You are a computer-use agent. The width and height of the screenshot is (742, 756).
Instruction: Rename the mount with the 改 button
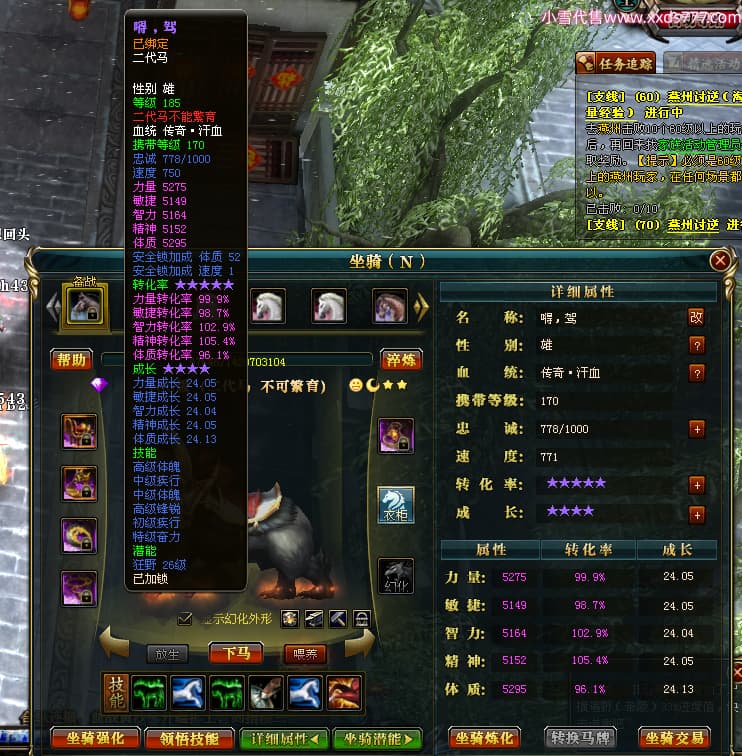(x=696, y=317)
